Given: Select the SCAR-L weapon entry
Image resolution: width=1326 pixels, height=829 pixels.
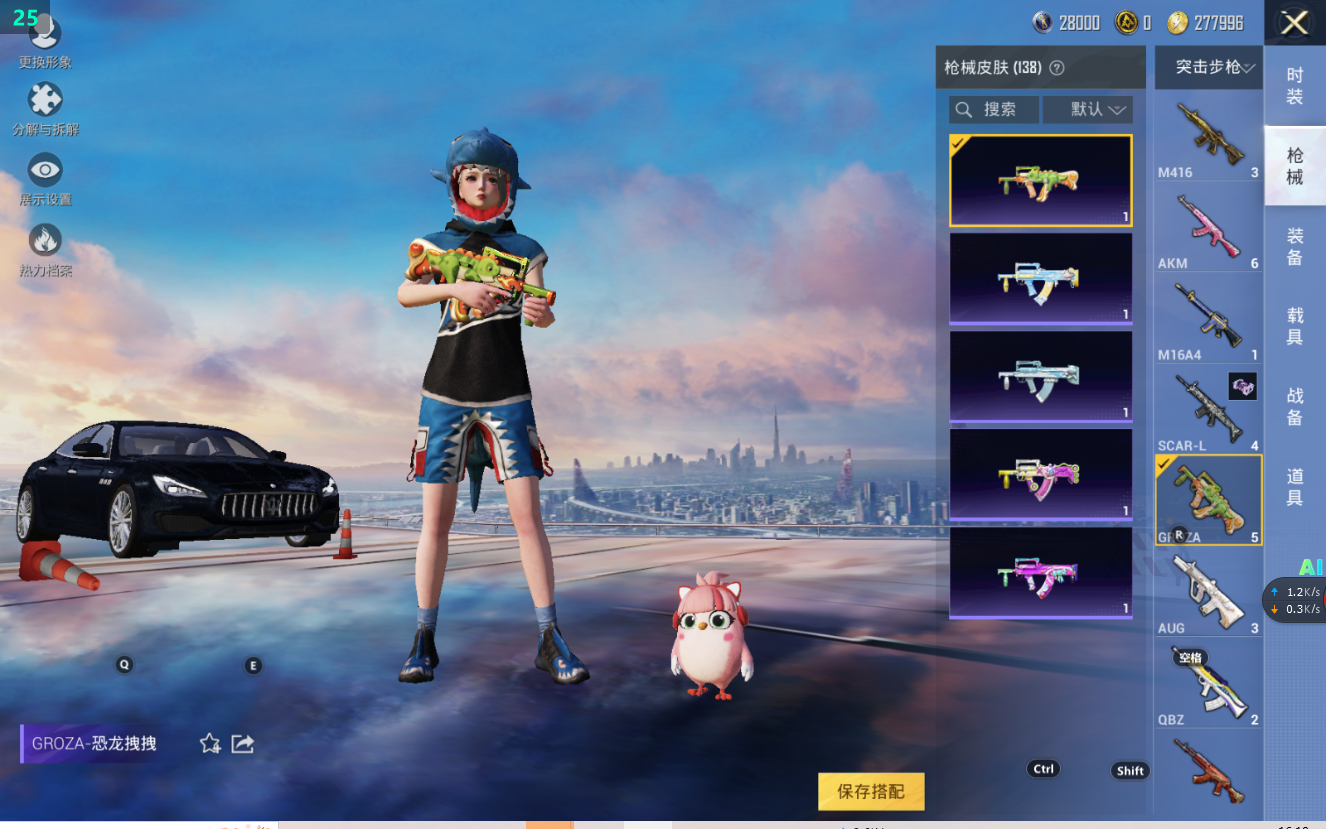Looking at the screenshot, I should point(1208,410).
